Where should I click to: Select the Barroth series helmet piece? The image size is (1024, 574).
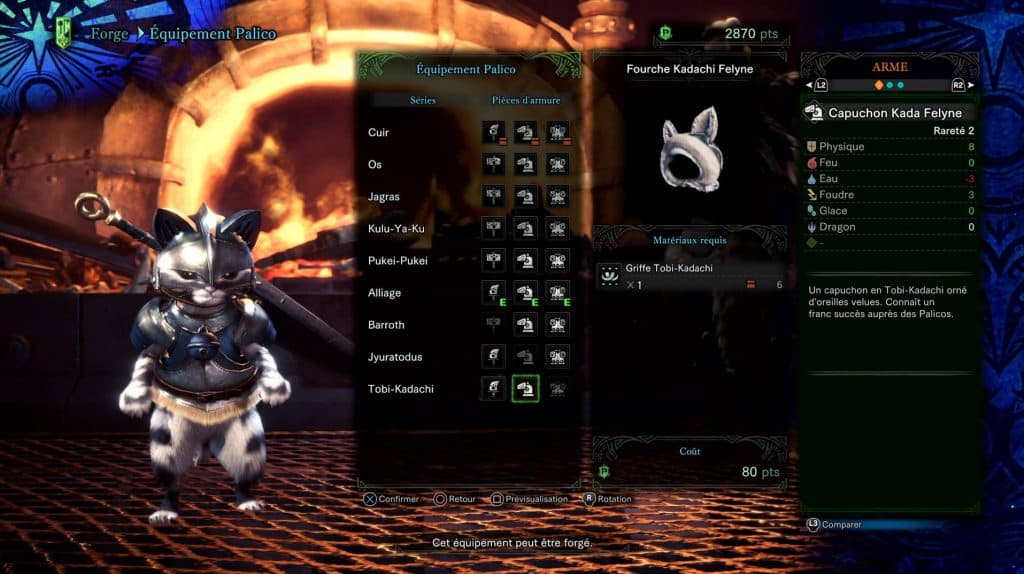point(526,325)
